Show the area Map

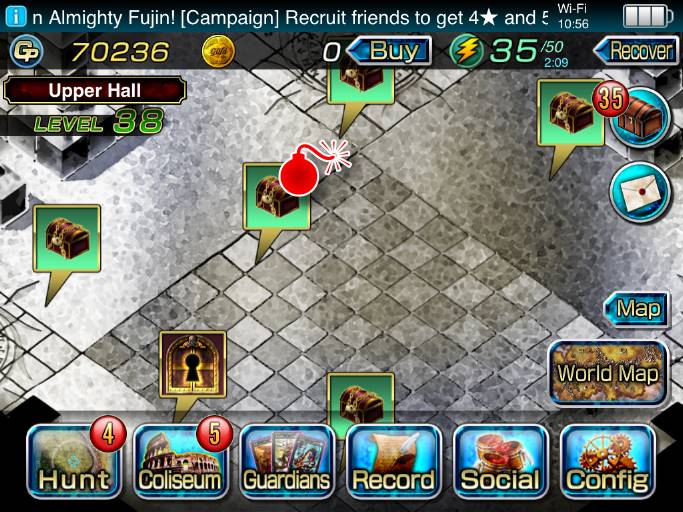point(637,308)
